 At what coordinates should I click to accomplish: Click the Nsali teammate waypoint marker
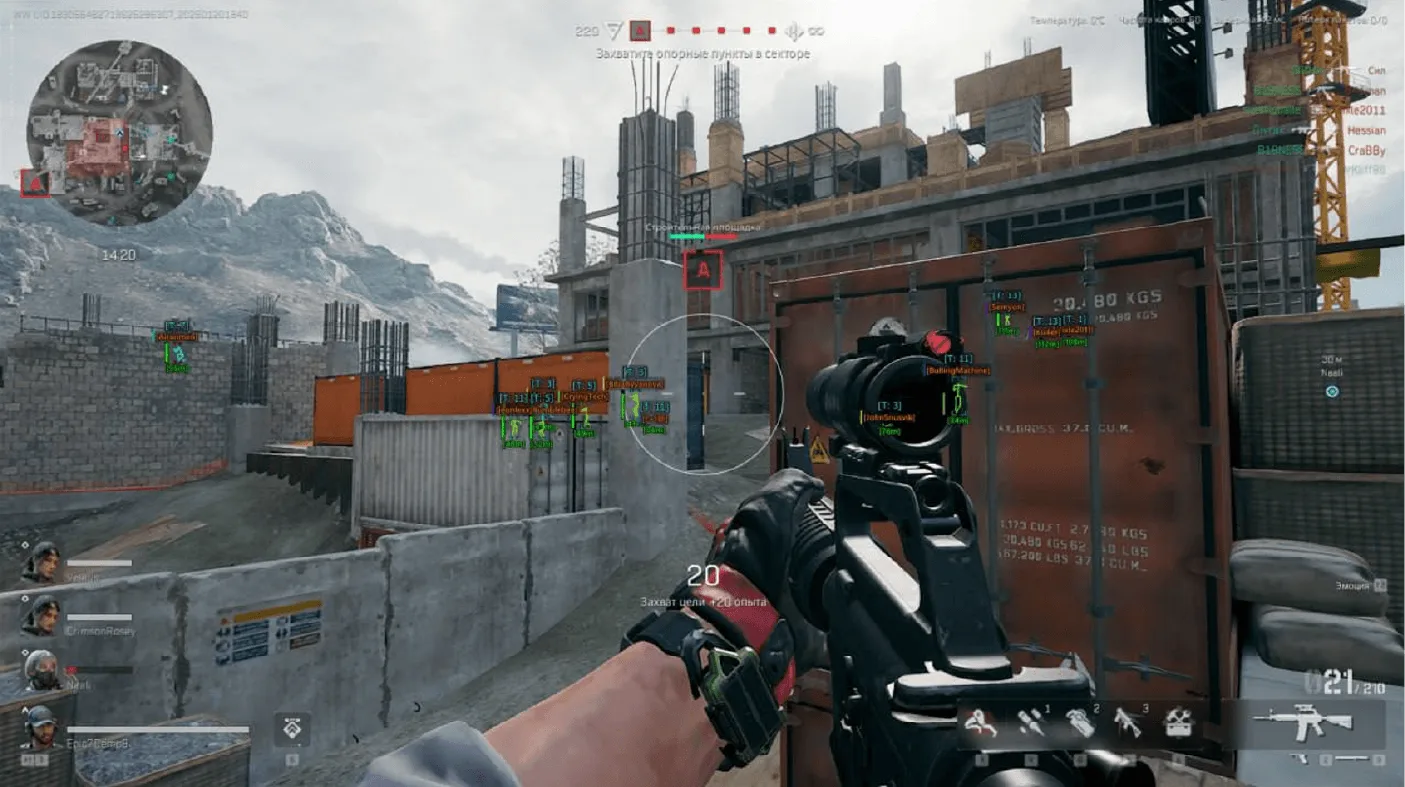1331,391
